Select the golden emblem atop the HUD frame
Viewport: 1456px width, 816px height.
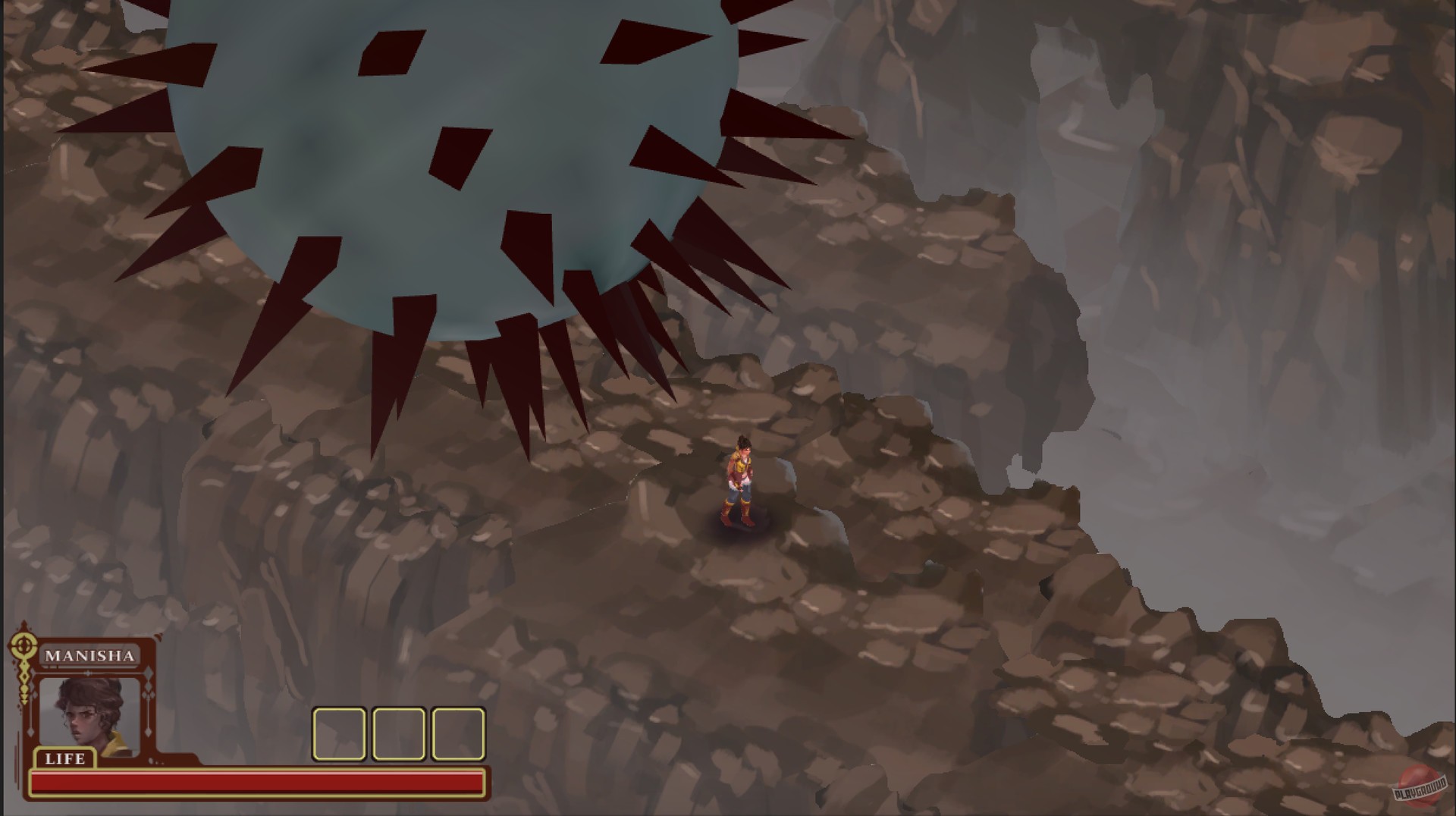[24, 645]
